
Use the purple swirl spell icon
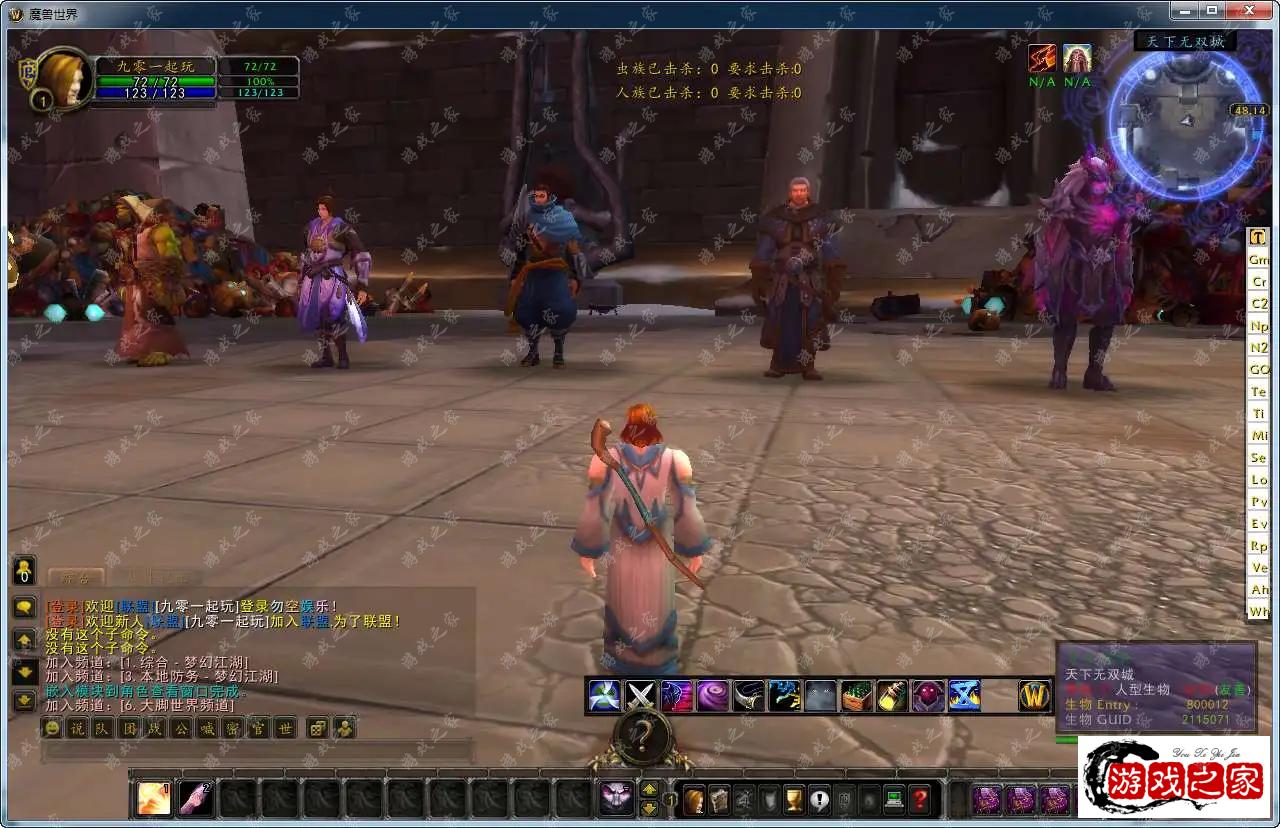[x=712, y=695]
